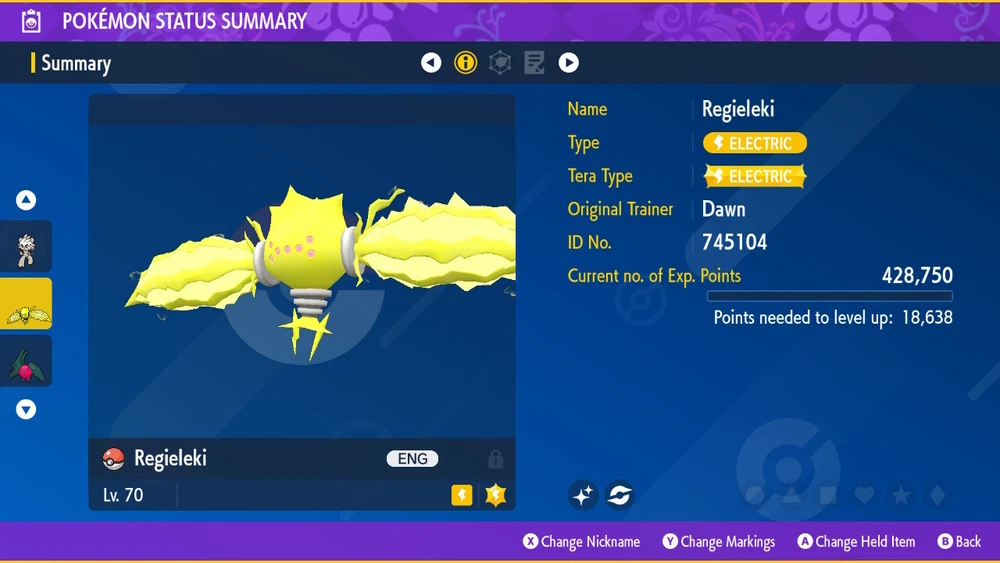Select the yellow info summary tab
The width and height of the screenshot is (1000, 563).
[466, 63]
